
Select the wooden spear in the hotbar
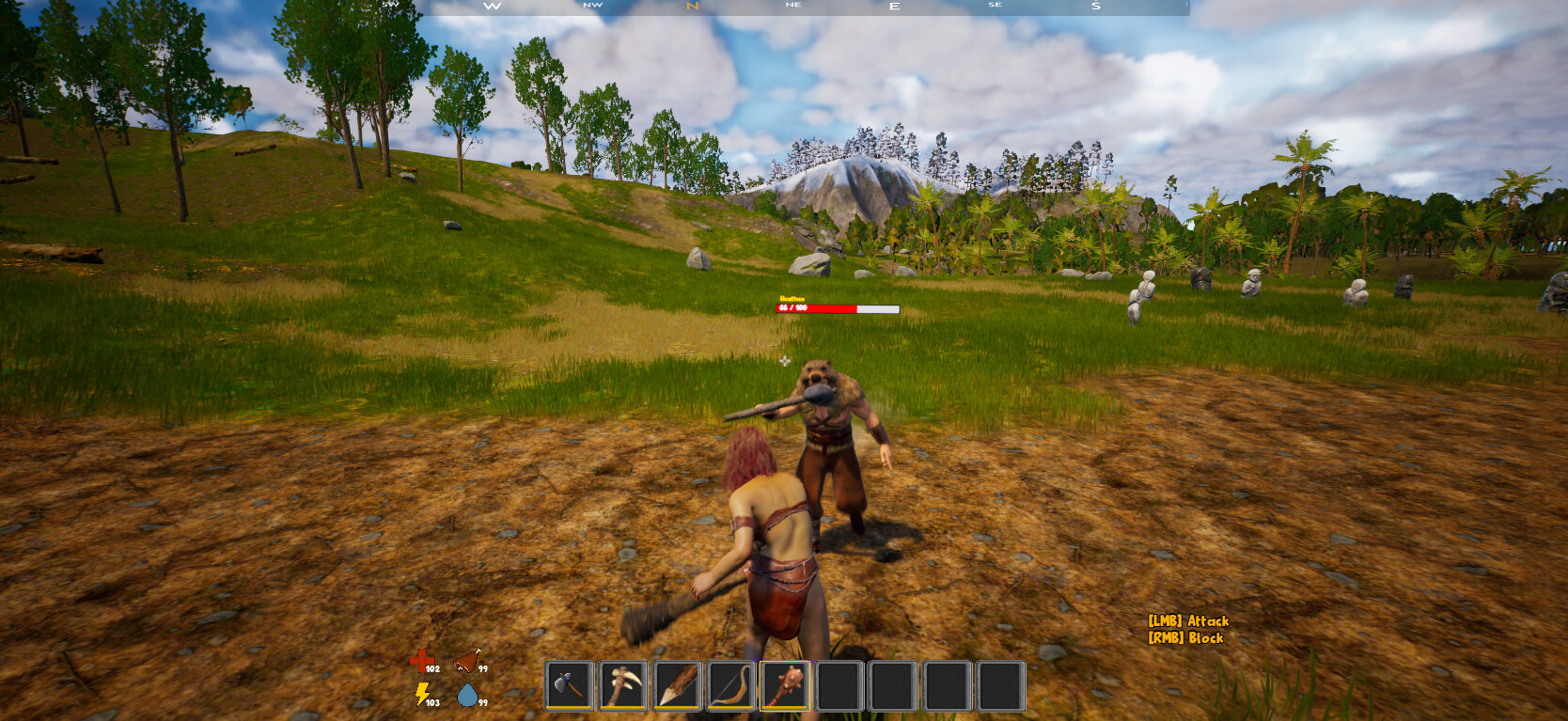(x=675, y=687)
